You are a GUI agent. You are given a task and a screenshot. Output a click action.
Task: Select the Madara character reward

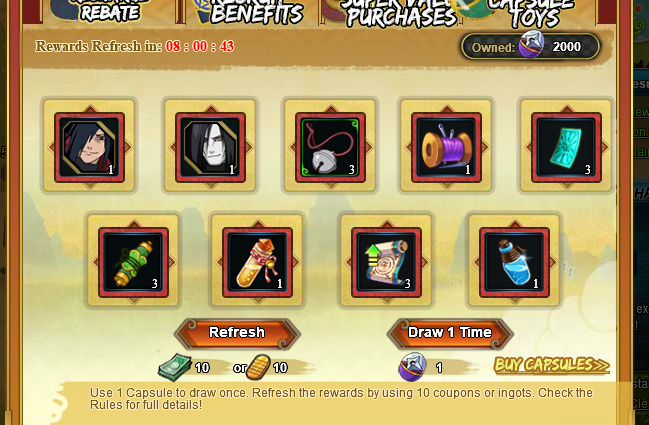[x=88, y=147]
